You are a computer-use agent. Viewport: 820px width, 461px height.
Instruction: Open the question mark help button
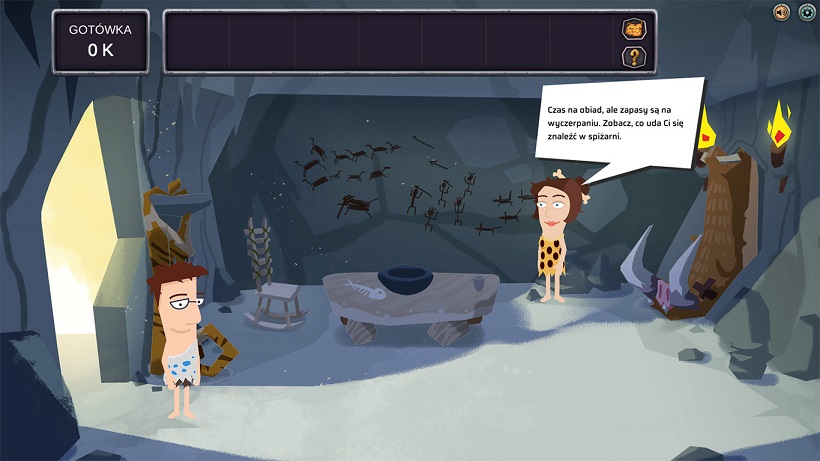[x=634, y=56]
